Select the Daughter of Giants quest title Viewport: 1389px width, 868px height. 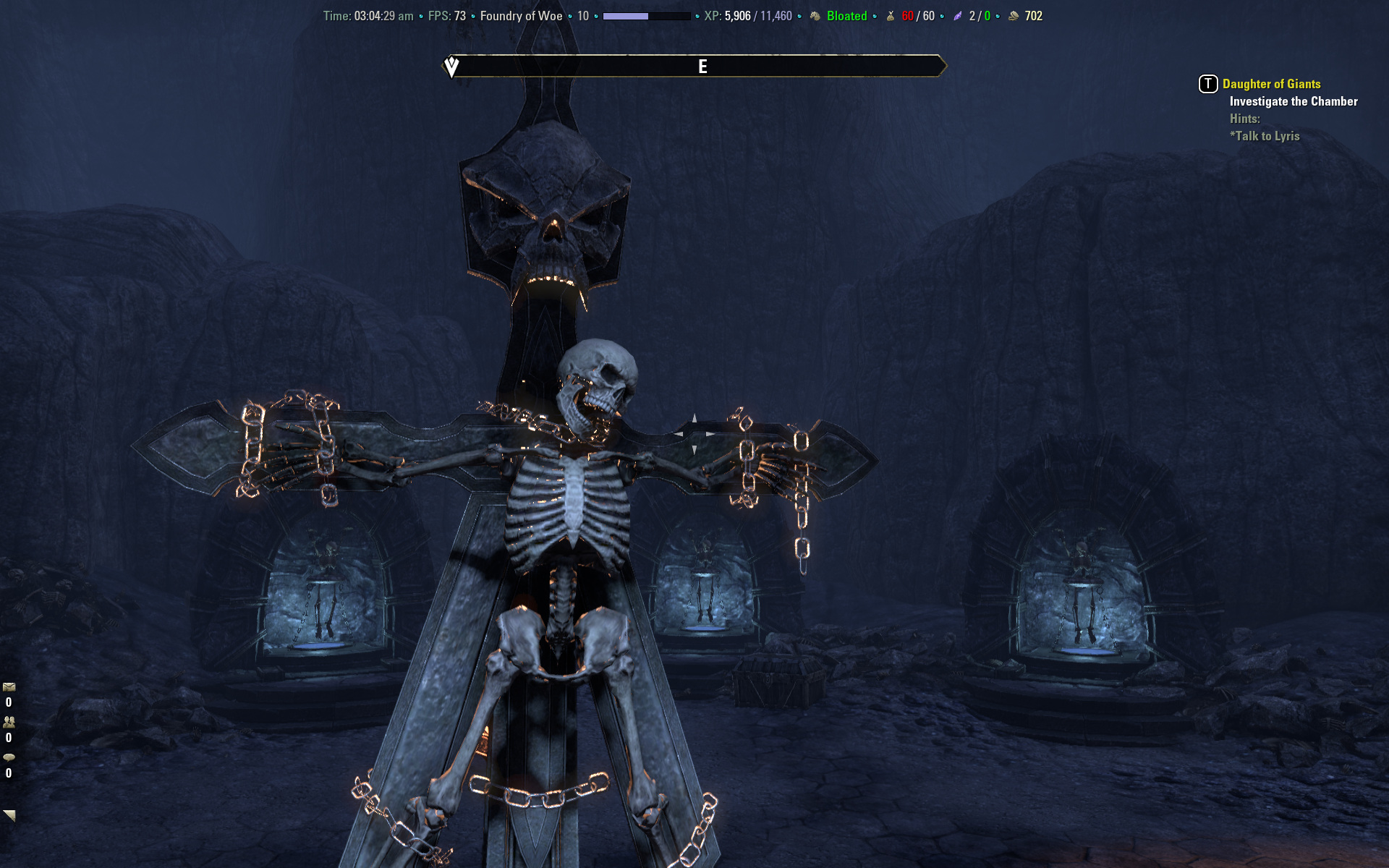pos(1271,84)
